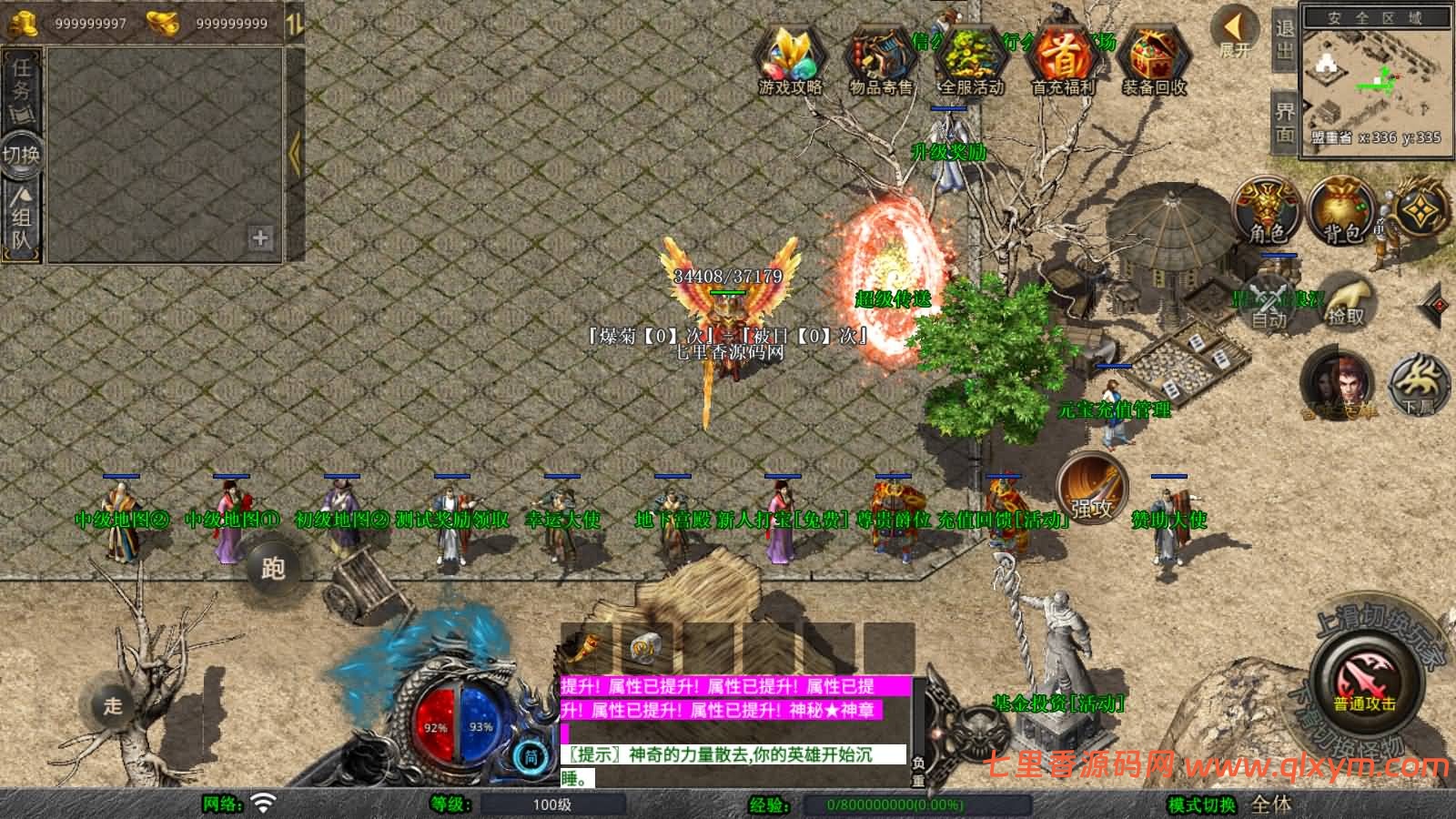Click the plus button in the quest panel
The height and width of the screenshot is (819, 1456).
pyautogui.click(x=260, y=238)
